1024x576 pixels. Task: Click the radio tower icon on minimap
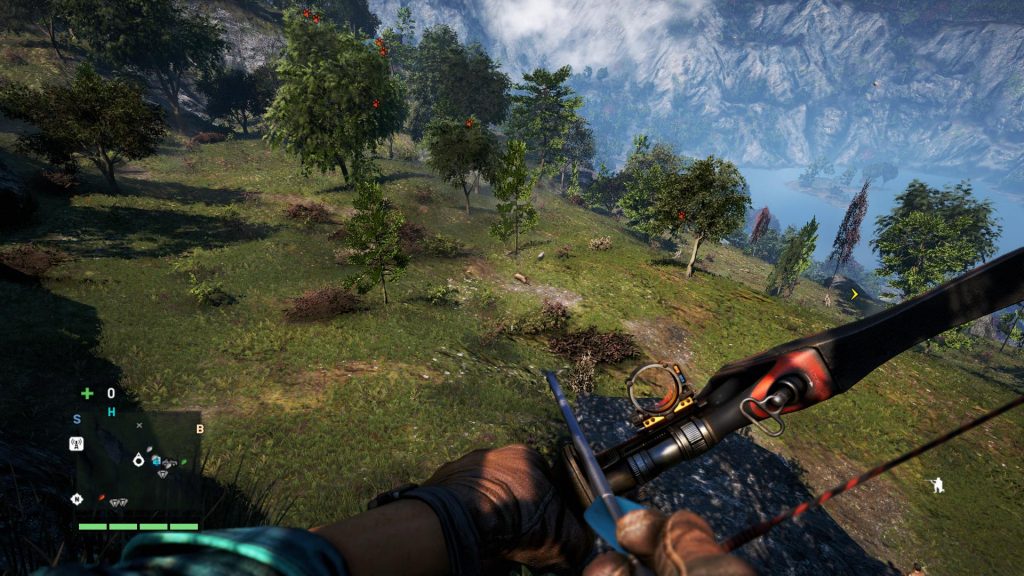[x=76, y=443]
